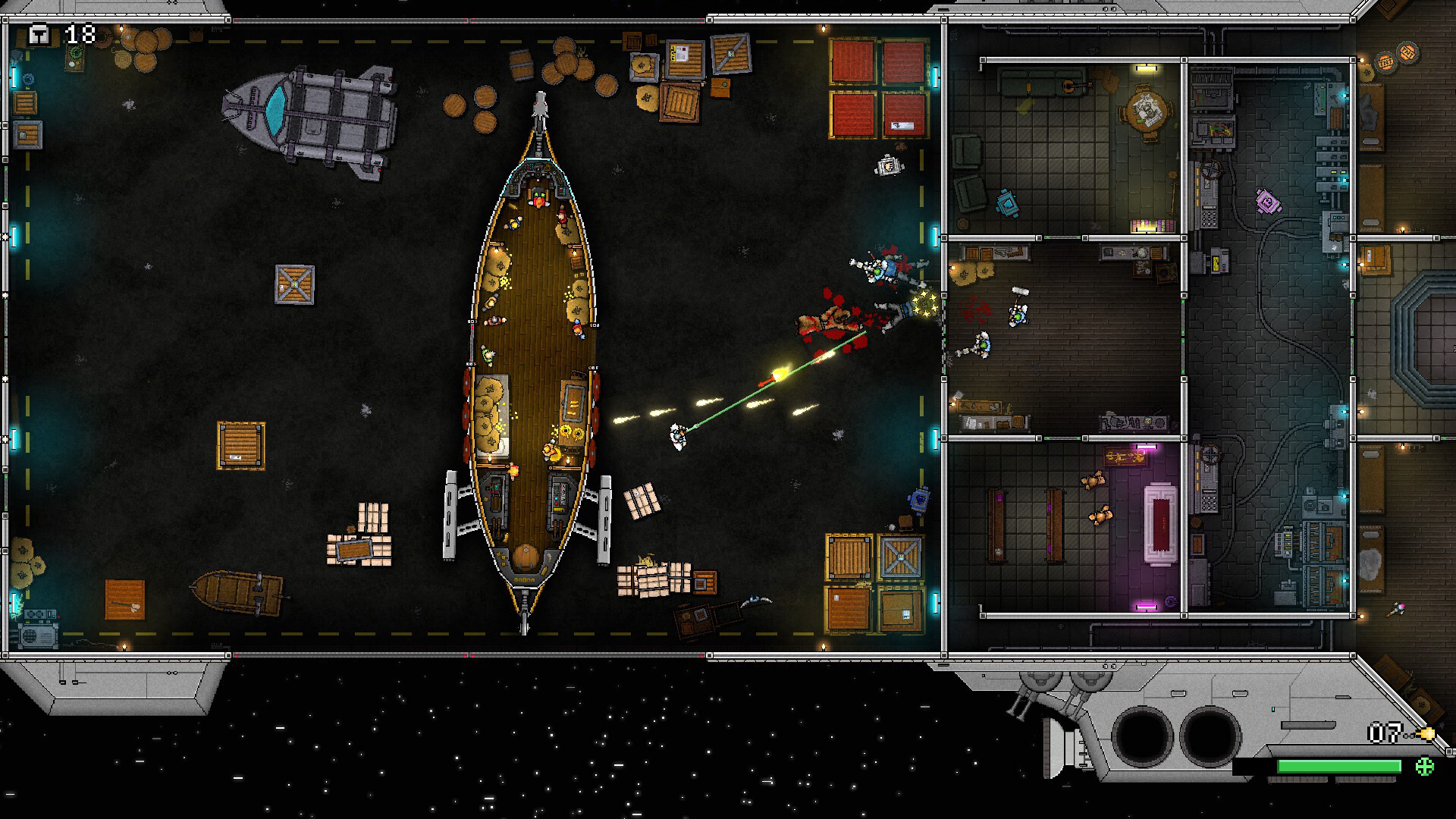1456x819 pixels.
Task: Open the round wooden table with the map
Action: [x=1145, y=111]
